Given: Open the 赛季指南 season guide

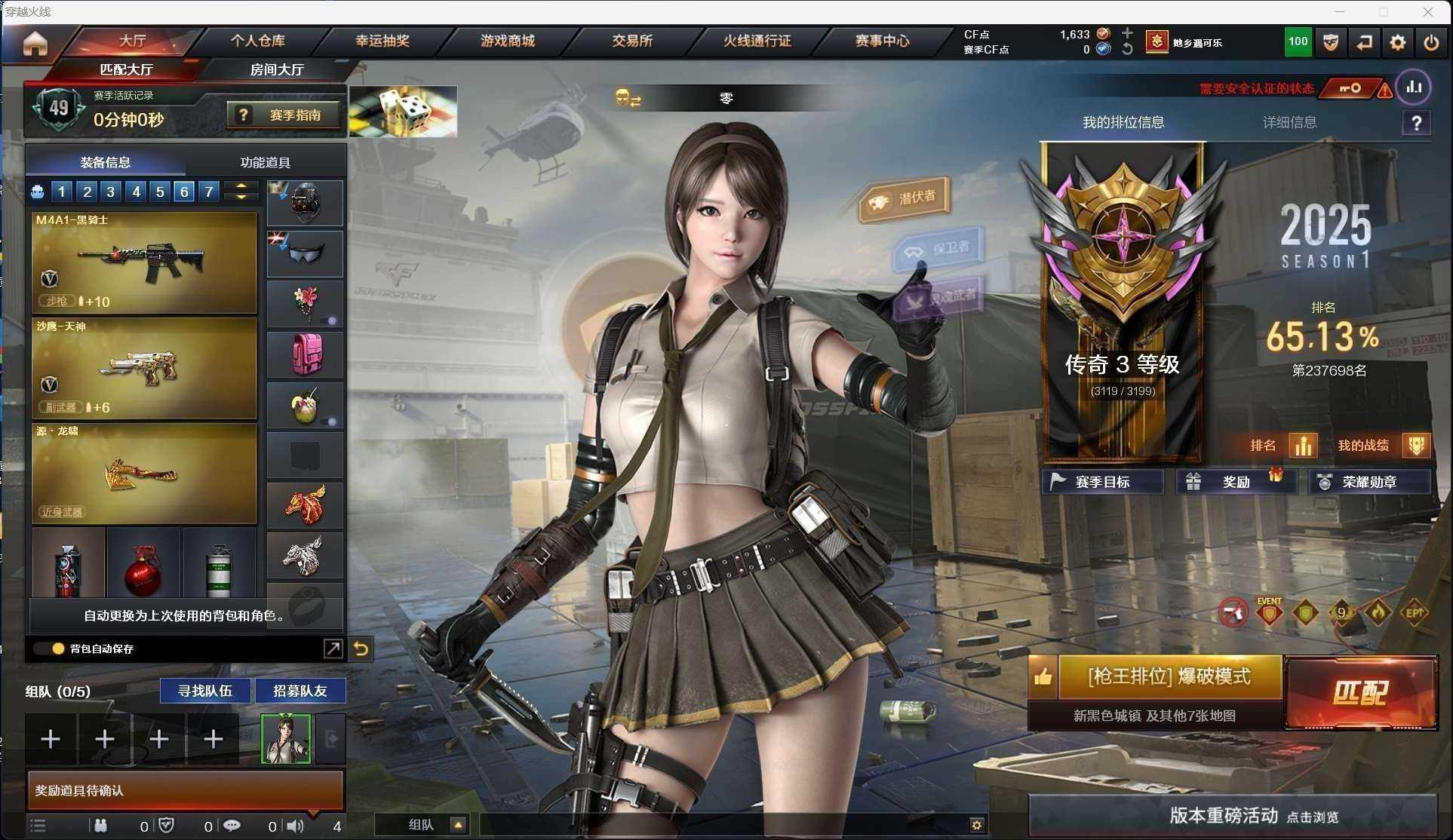Looking at the screenshot, I should tap(284, 115).
